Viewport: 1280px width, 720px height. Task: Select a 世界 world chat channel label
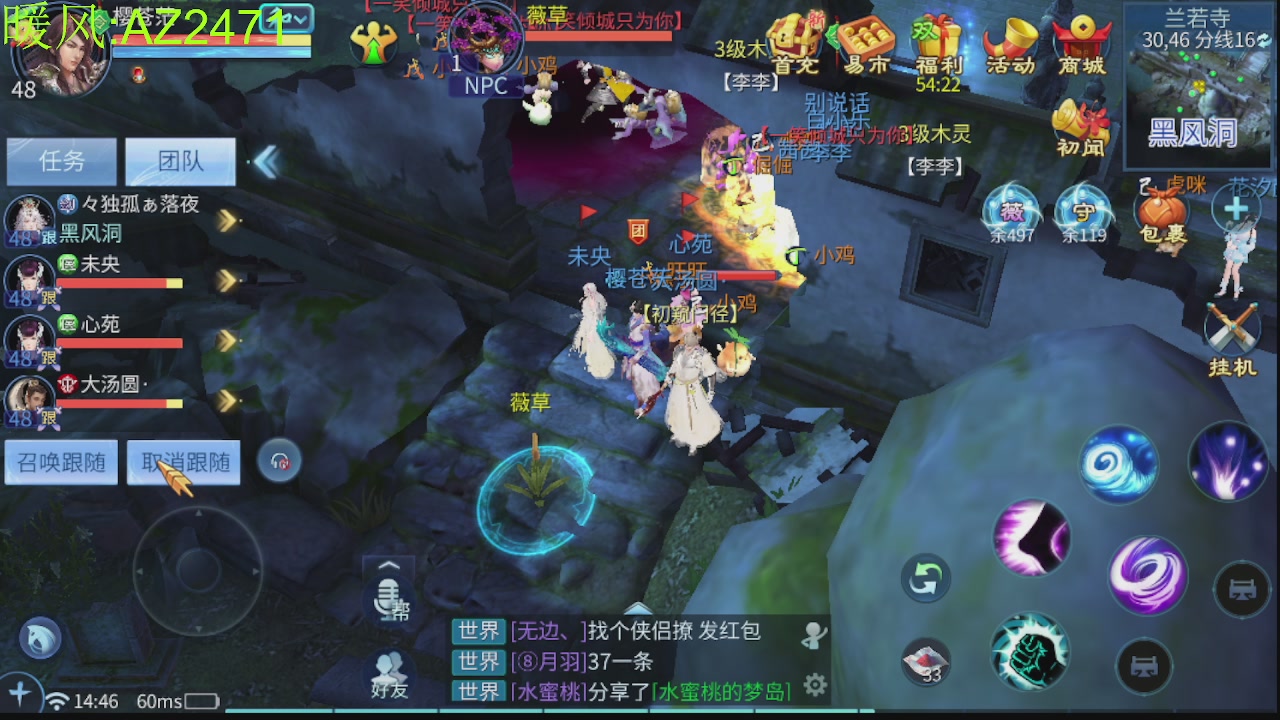(x=478, y=633)
